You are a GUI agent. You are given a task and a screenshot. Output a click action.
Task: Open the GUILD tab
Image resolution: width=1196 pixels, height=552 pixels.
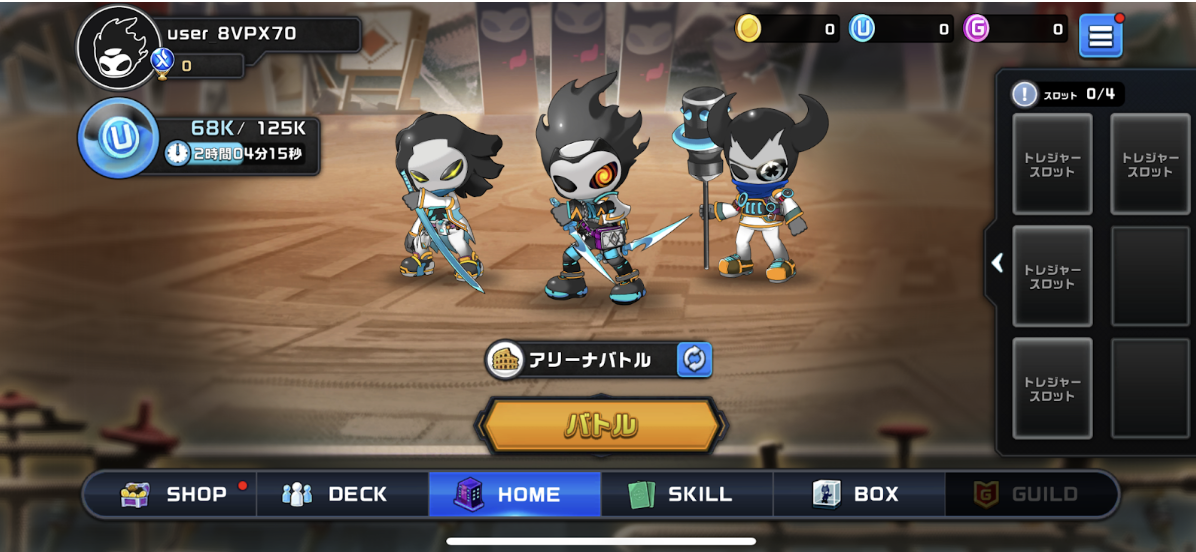pos(1030,494)
